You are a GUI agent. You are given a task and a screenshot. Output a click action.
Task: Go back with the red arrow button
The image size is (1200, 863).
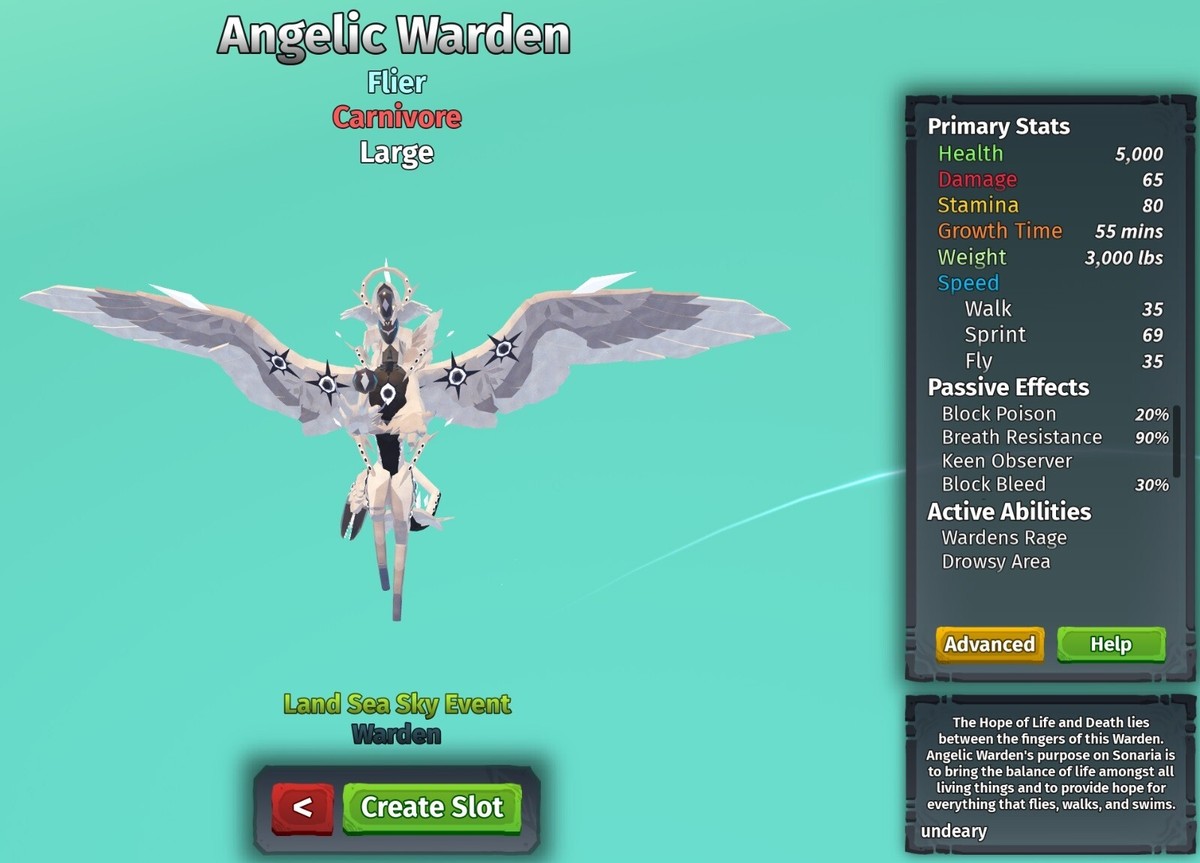(303, 807)
